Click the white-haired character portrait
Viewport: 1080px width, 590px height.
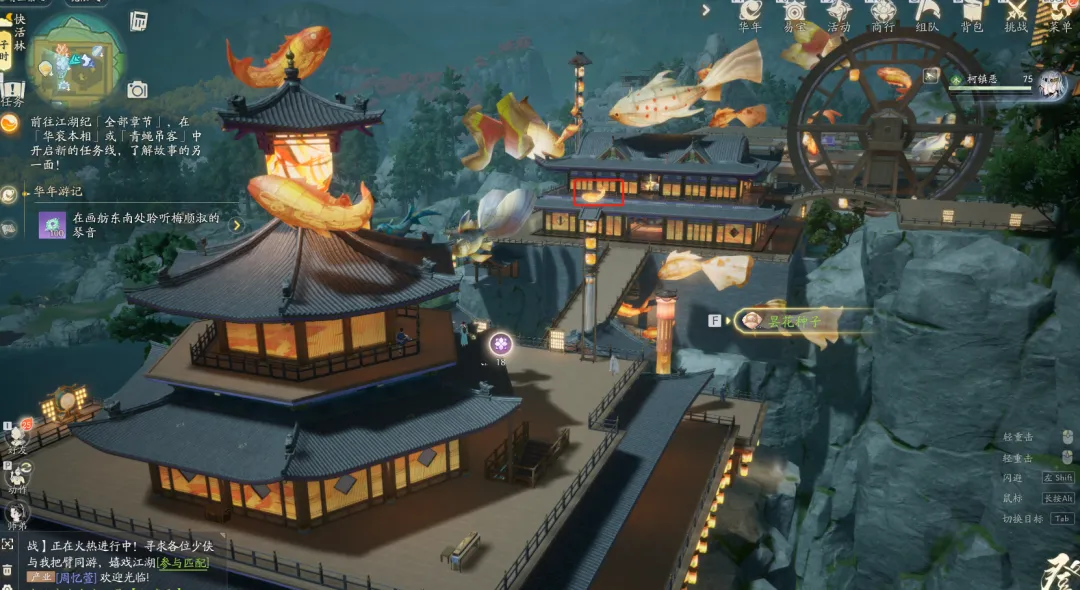point(1051,84)
